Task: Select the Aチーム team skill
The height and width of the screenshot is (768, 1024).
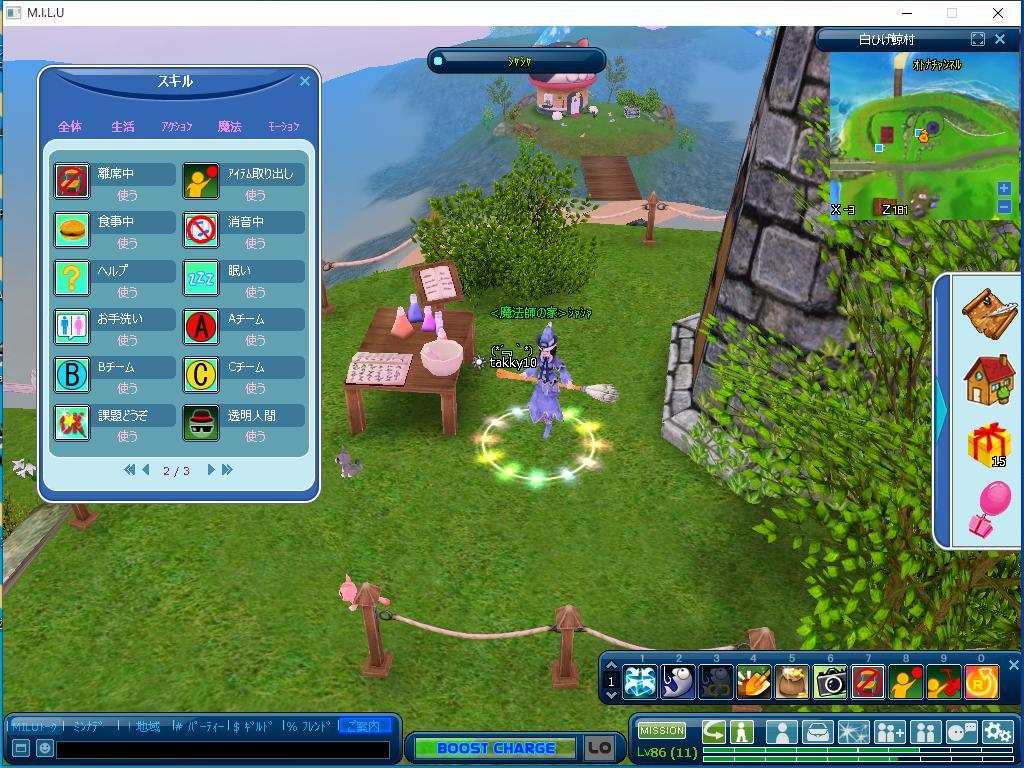Action: point(201,327)
